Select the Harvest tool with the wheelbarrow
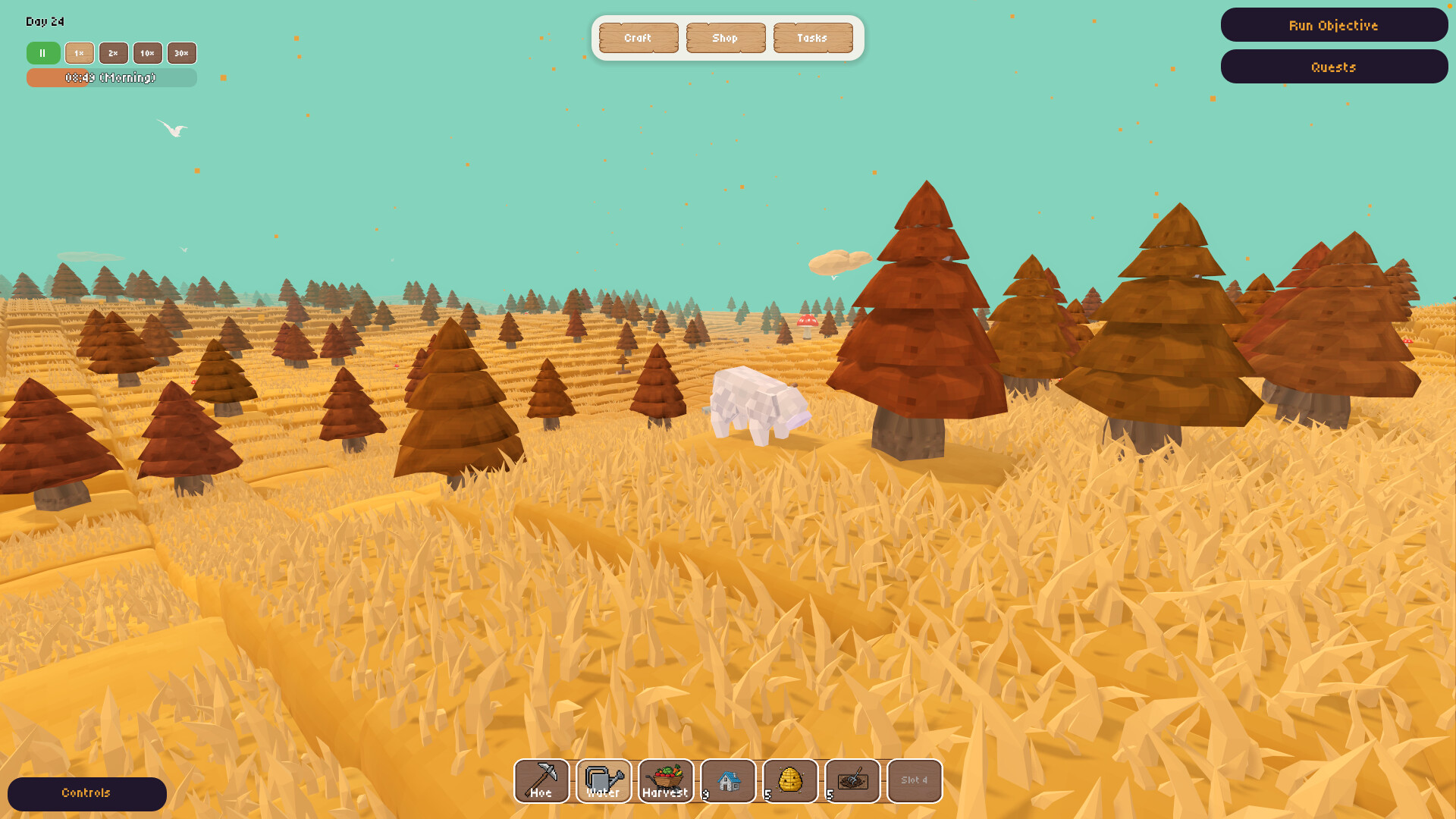 click(666, 781)
